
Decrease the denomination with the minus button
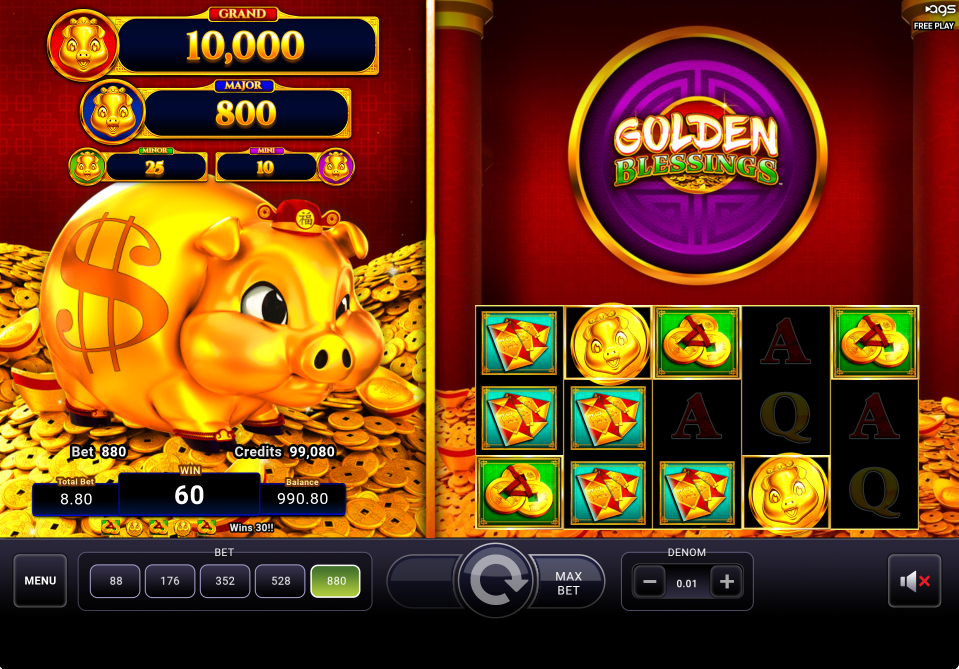tap(649, 582)
